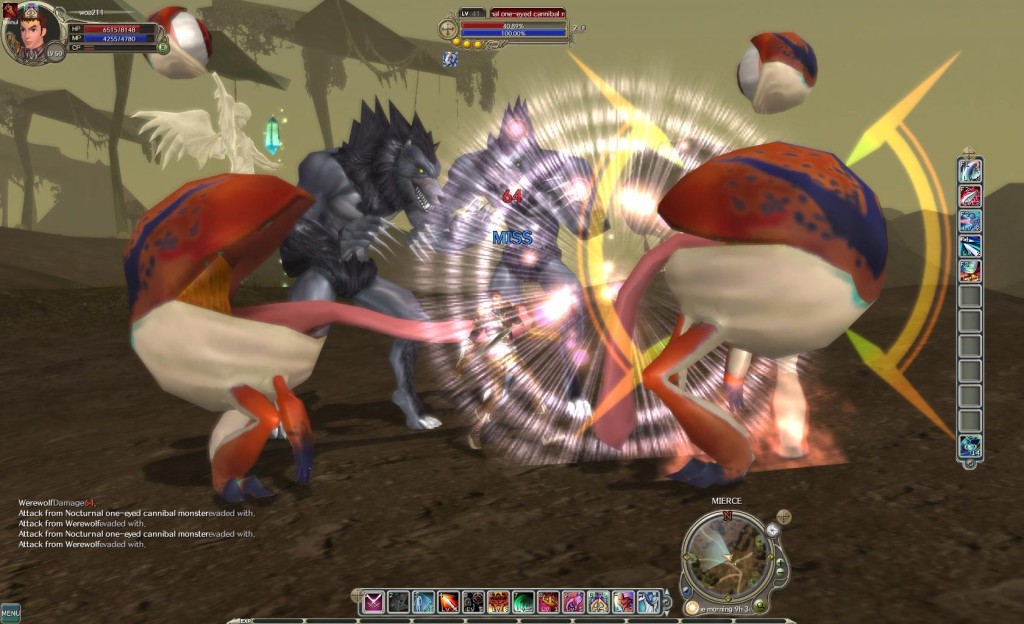This screenshot has width=1024, height=624.
Task: Select the target enemy nameplate
Action: 527,14
